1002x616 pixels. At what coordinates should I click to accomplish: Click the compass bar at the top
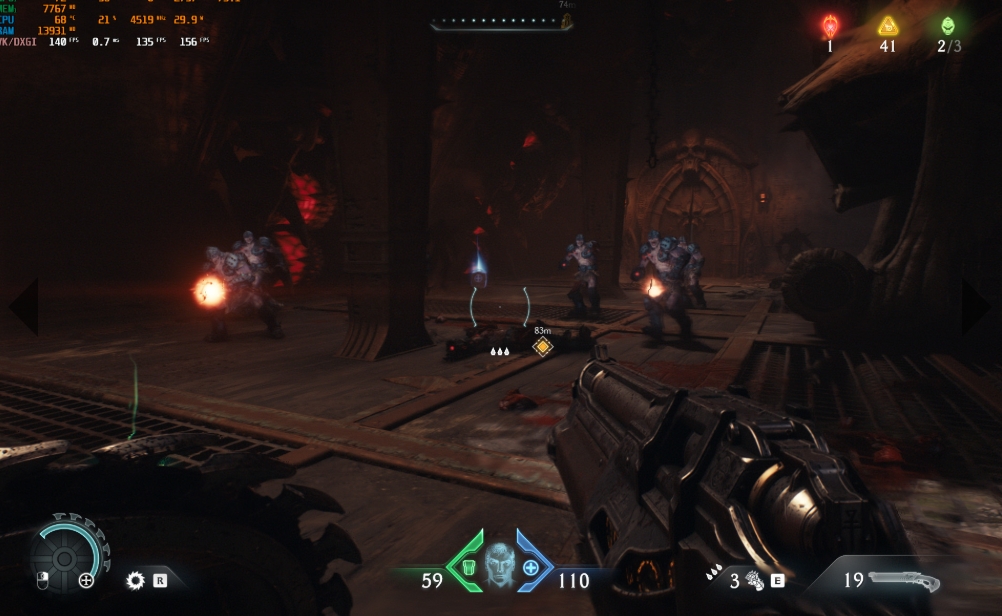pyautogui.click(x=502, y=22)
